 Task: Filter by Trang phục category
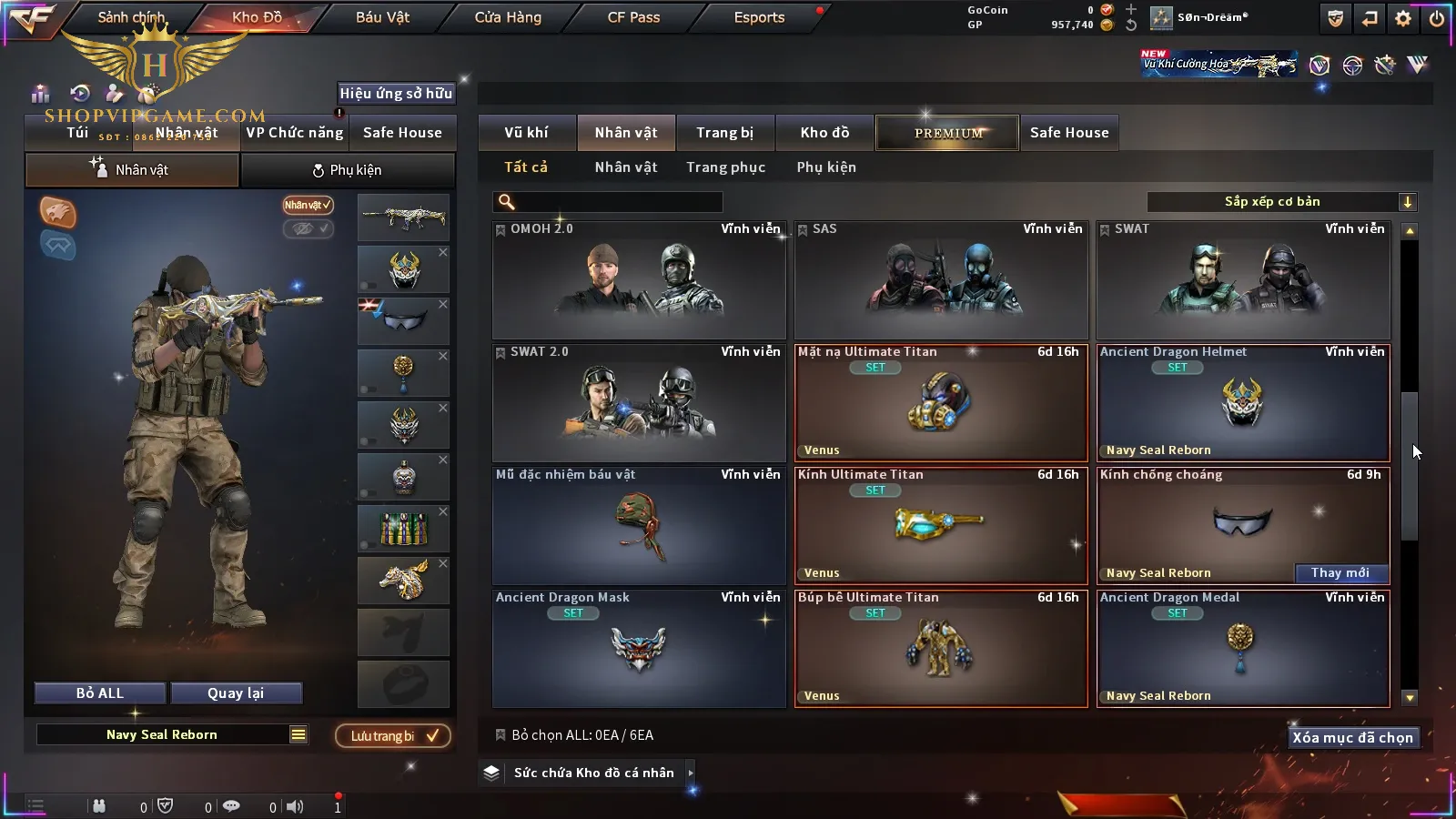coord(725,167)
